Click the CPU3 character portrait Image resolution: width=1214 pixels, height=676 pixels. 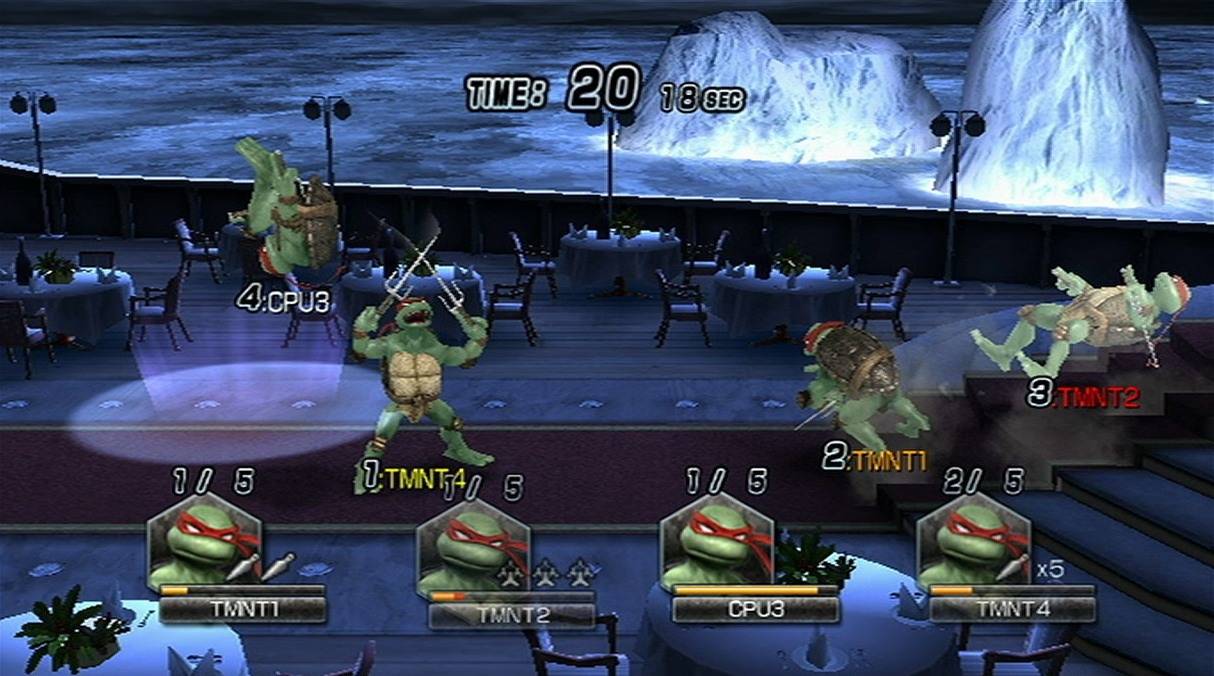pyautogui.click(x=717, y=543)
